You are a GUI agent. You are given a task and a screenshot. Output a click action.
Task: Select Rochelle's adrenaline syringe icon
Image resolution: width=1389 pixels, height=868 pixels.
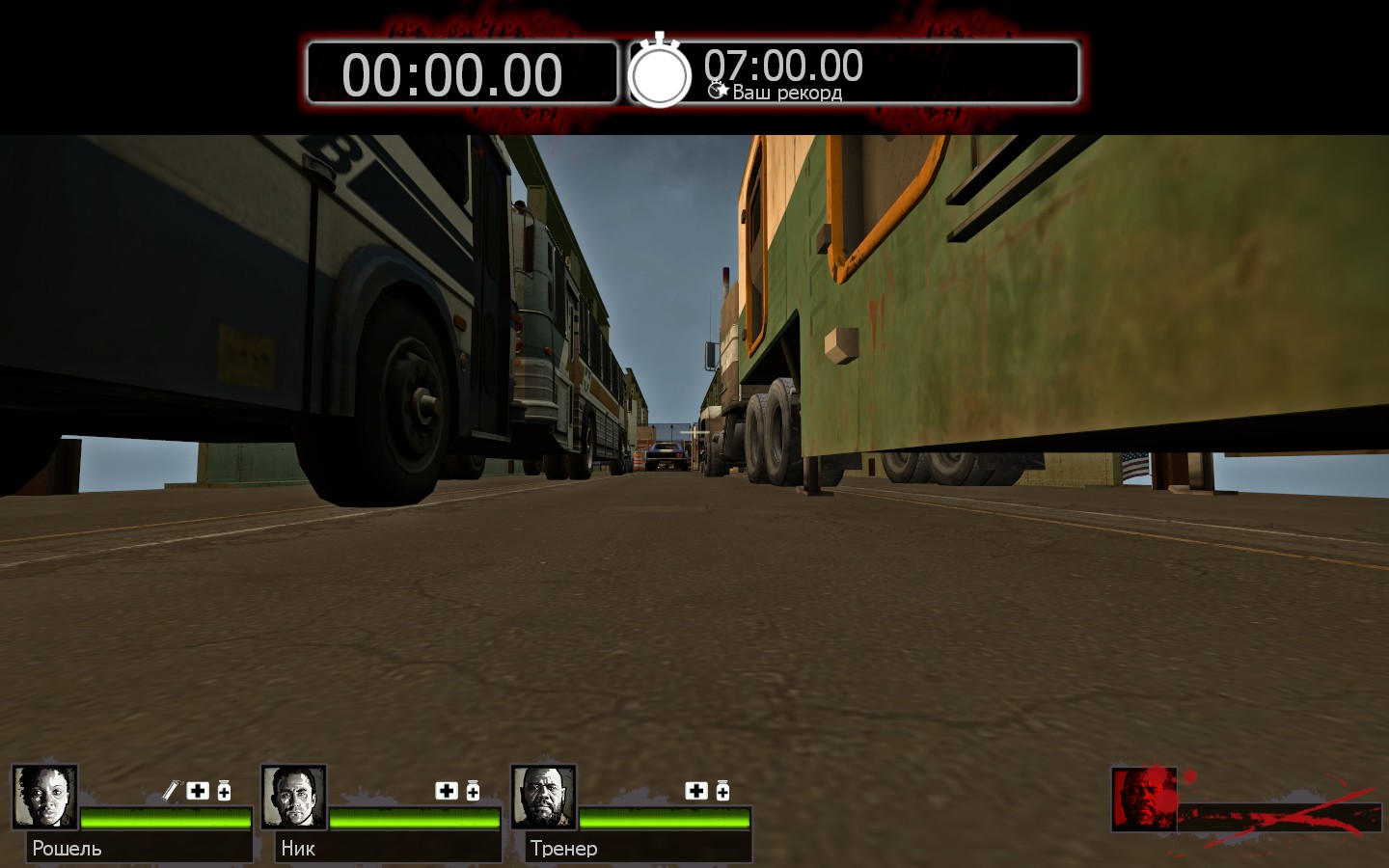pos(171,791)
